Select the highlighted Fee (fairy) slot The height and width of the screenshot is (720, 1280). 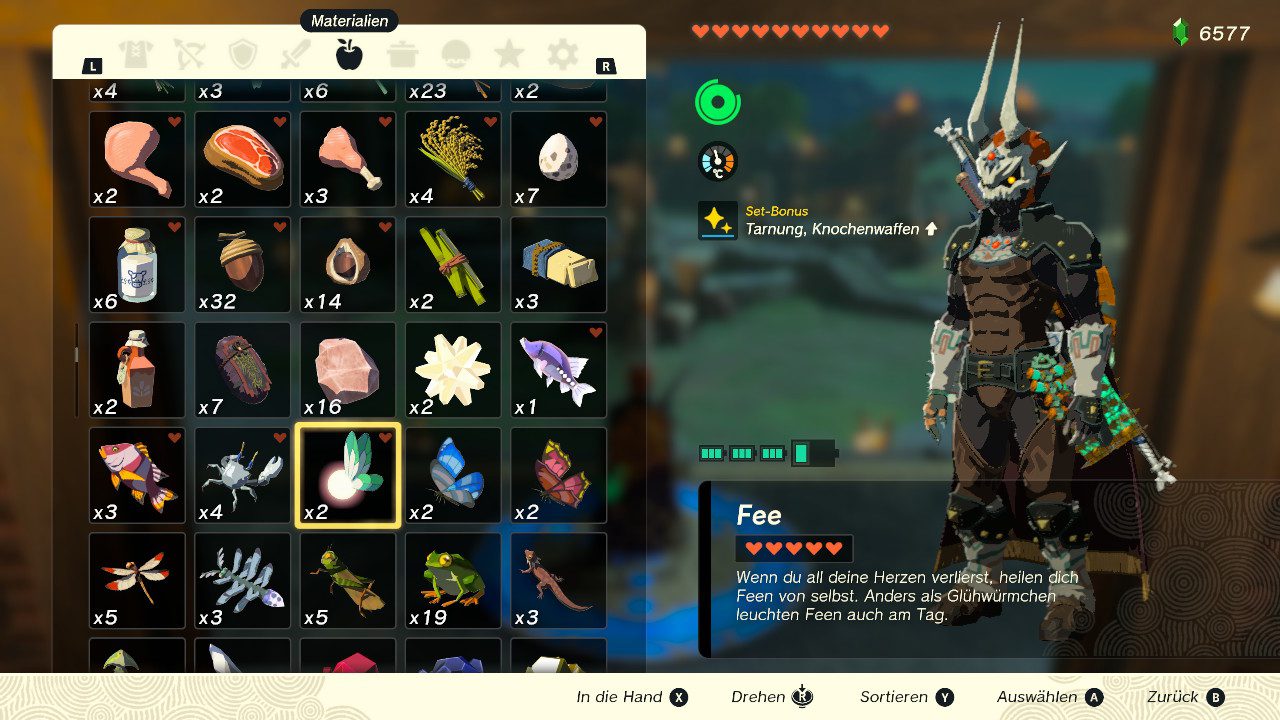[348, 475]
